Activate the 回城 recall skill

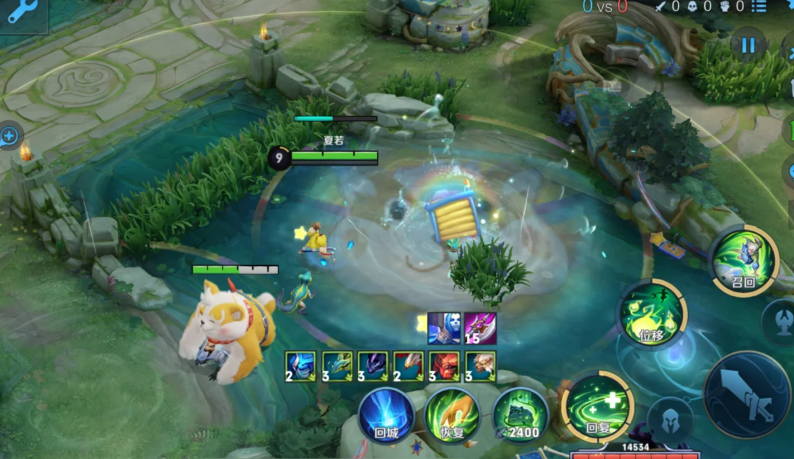(x=387, y=415)
